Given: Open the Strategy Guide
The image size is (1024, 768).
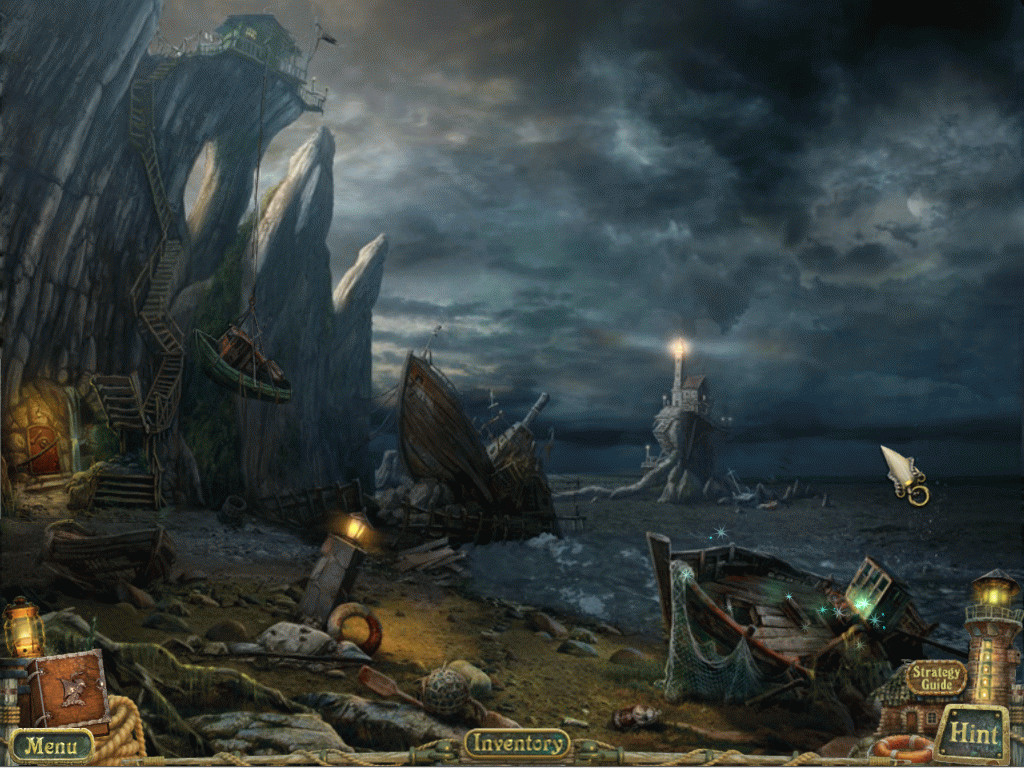Looking at the screenshot, I should coord(935,678).
